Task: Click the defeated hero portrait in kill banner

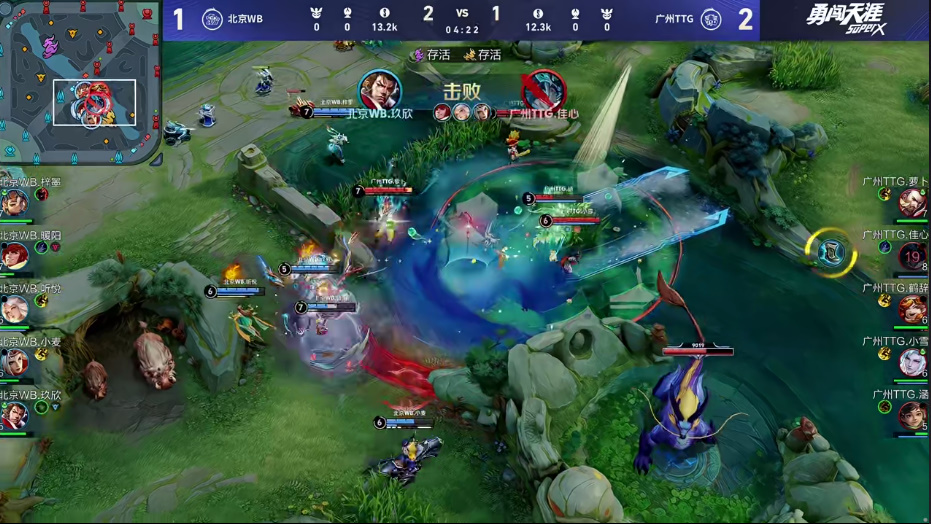Action: (x=543, y=91)
